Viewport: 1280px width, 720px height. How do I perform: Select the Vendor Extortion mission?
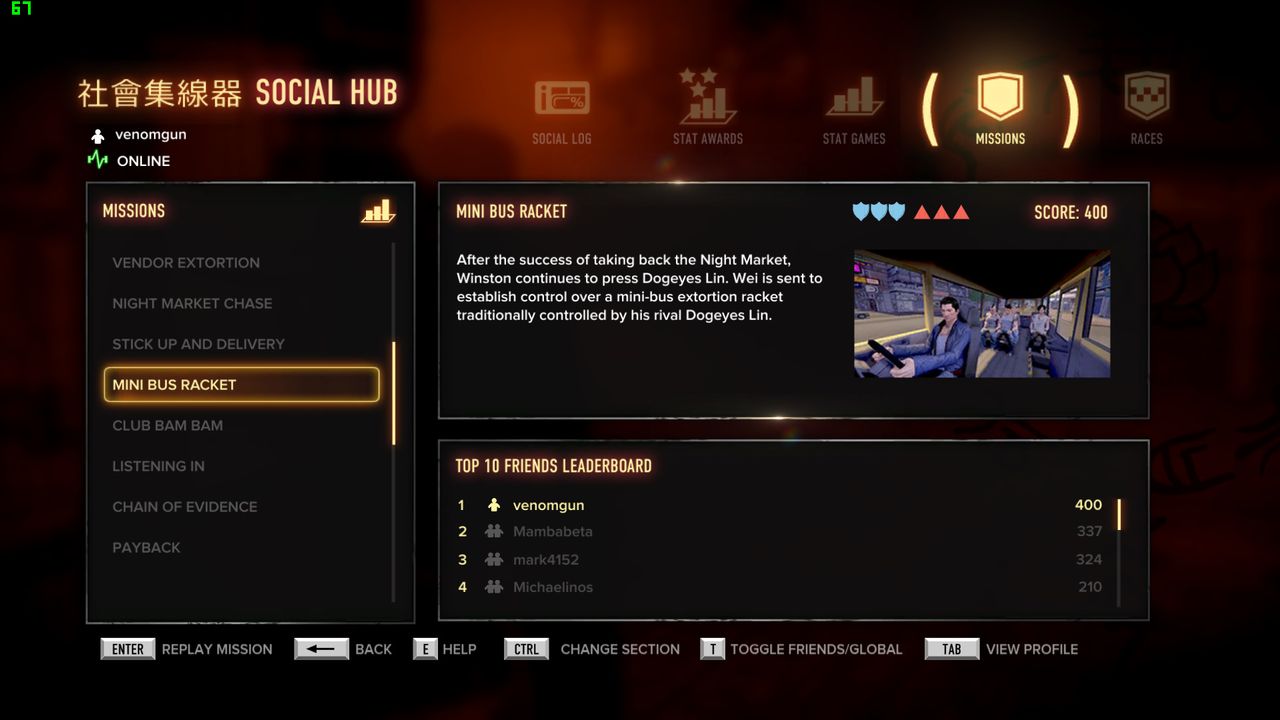coord(186,263)
